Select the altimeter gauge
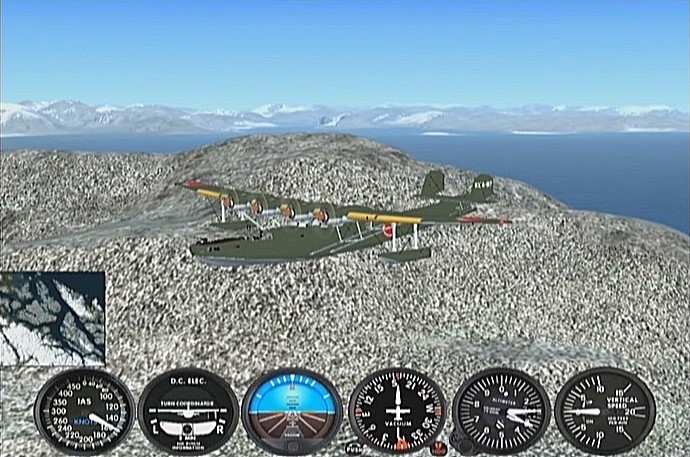This screenshot has width=690, height=457. 501,410
